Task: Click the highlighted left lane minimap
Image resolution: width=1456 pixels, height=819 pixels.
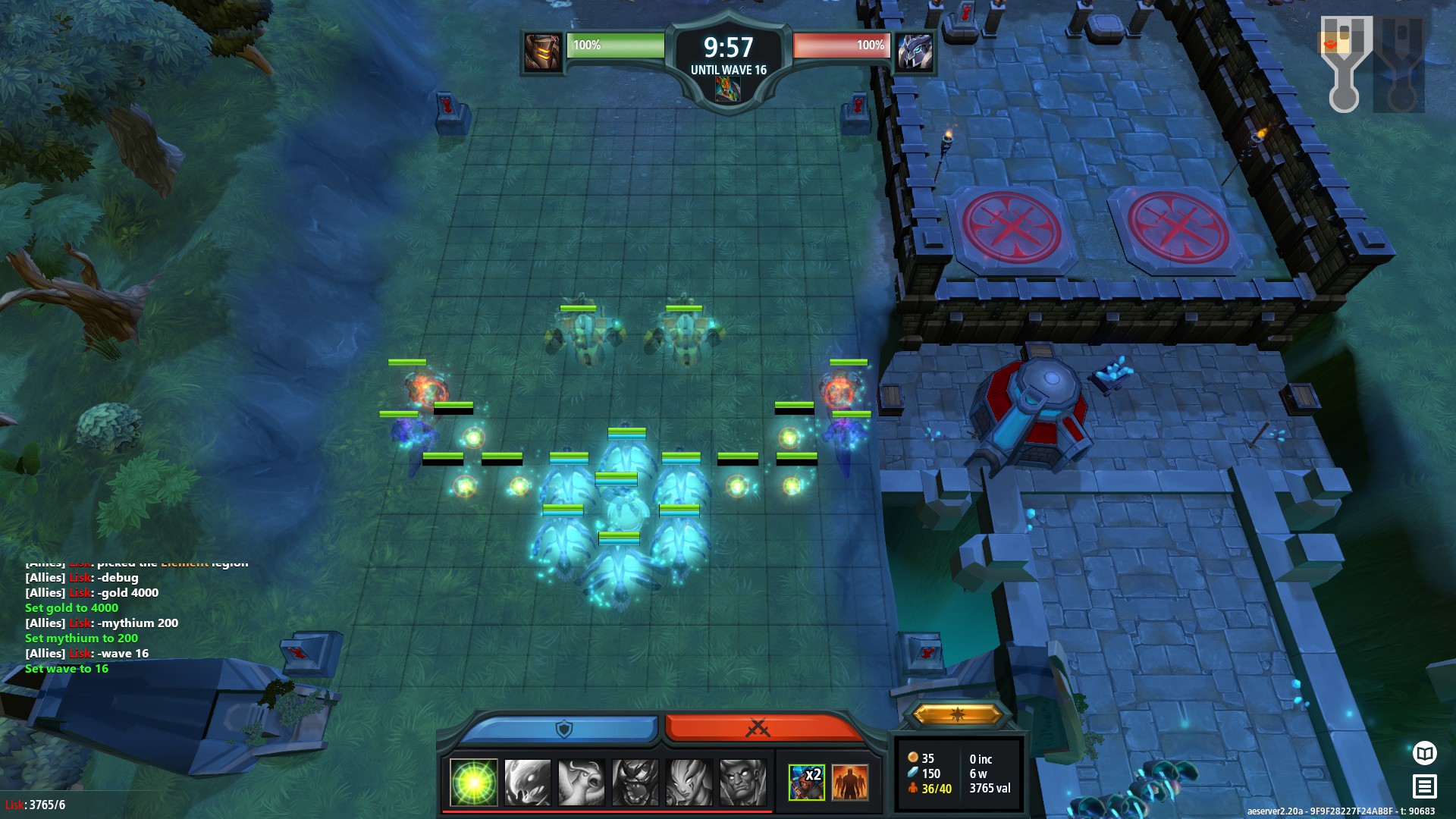Action: click(x=1345, y=64)
